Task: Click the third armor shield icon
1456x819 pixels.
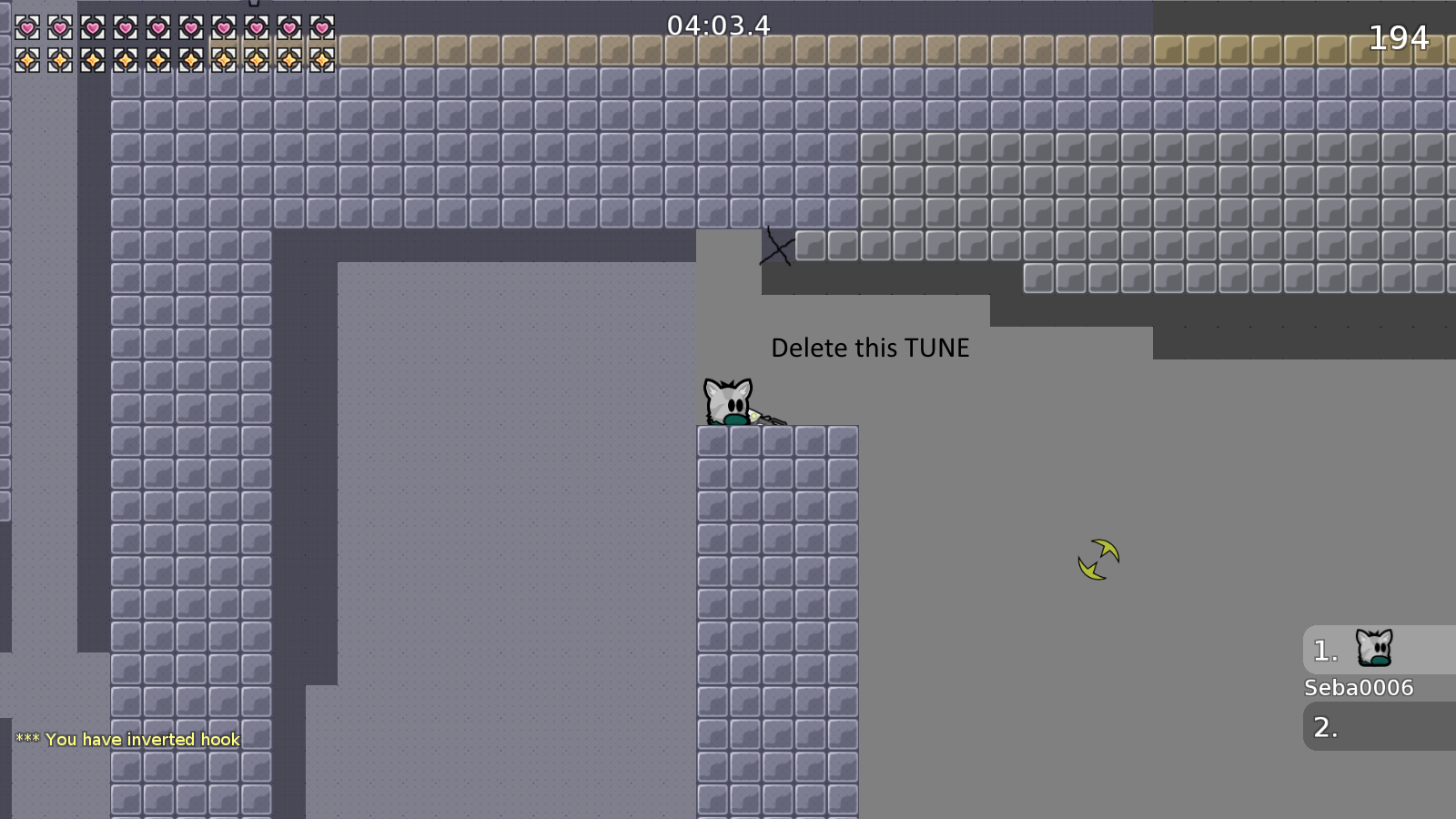Action: [91, 60]
